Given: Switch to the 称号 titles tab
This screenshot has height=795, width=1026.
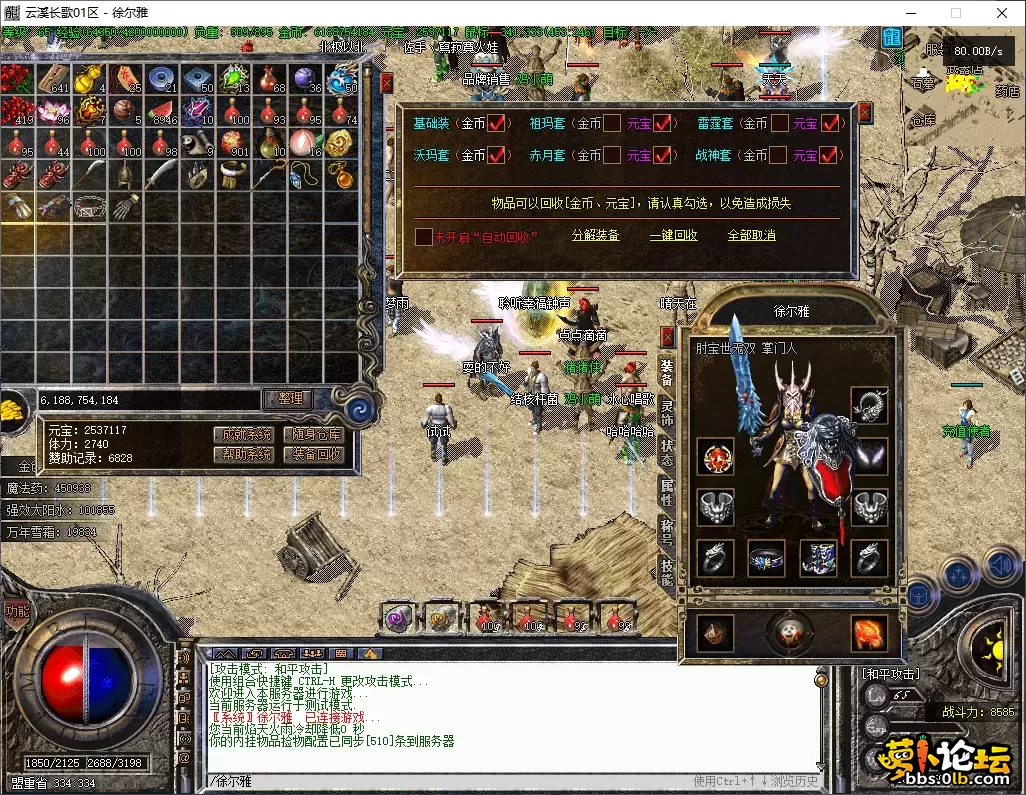Looking at the screenshot, I should pyautogui.click(x=667, y=530).
